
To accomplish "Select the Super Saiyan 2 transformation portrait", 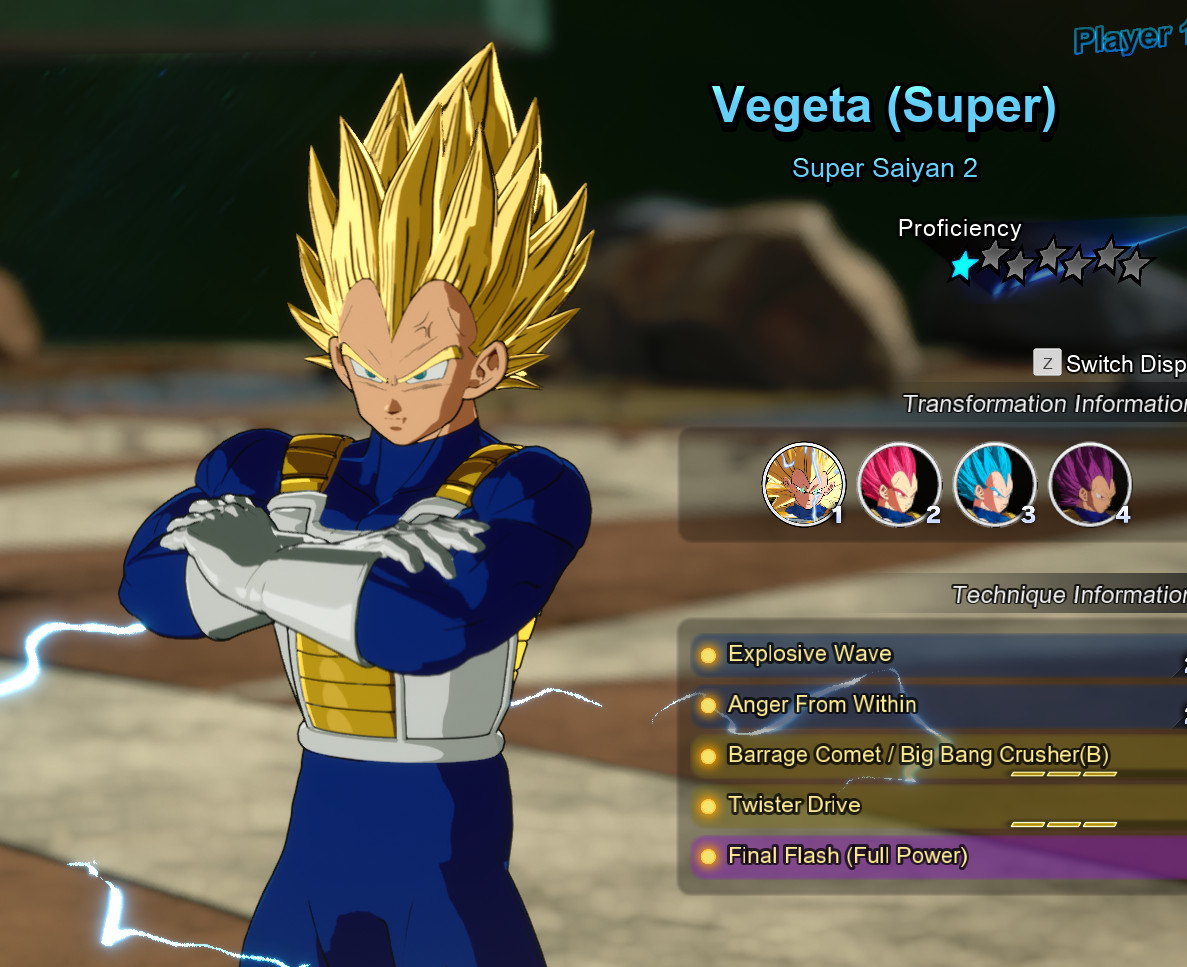I will tap(803, 484).
